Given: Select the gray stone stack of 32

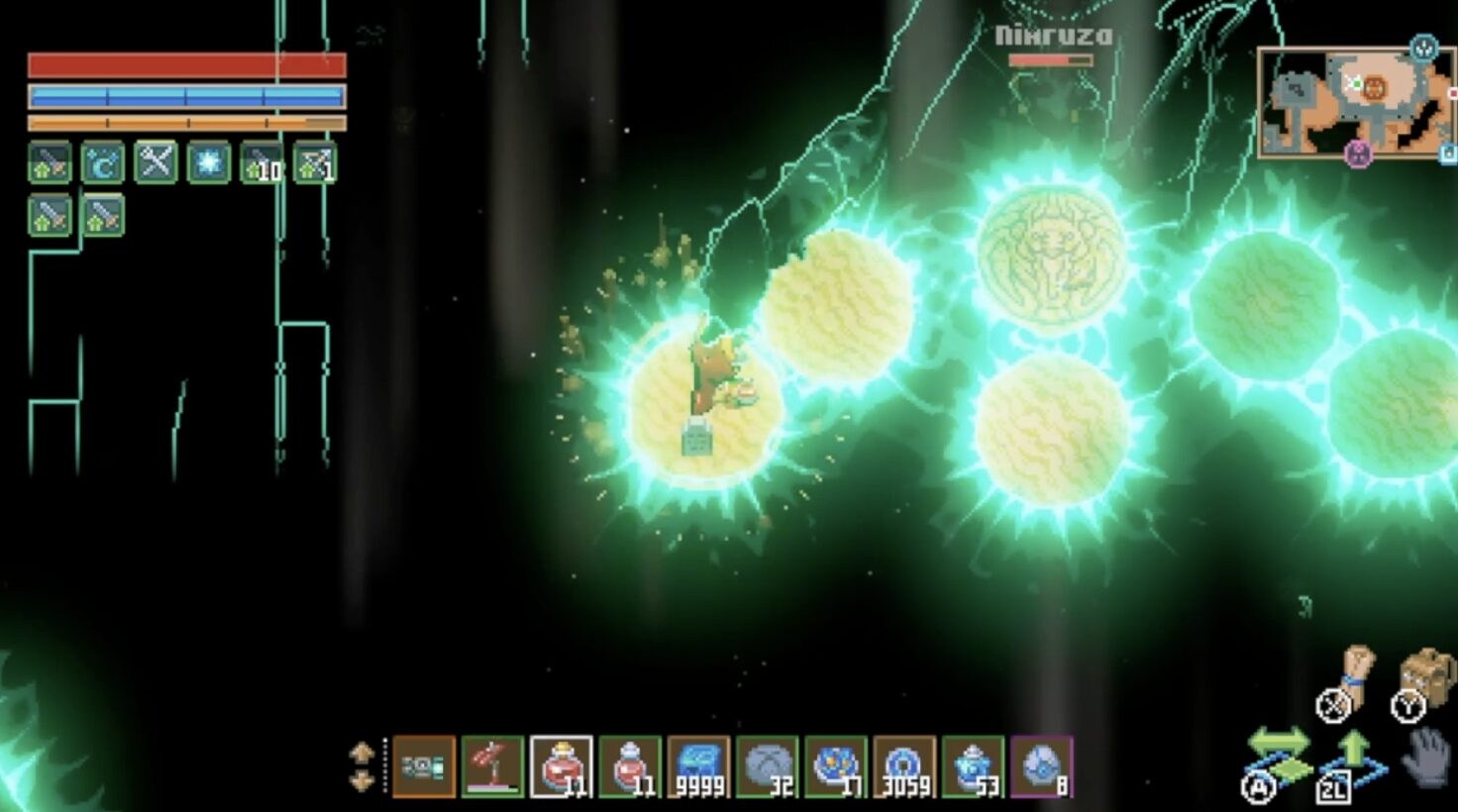Looking at the screenshot, I should pos(767,766).
